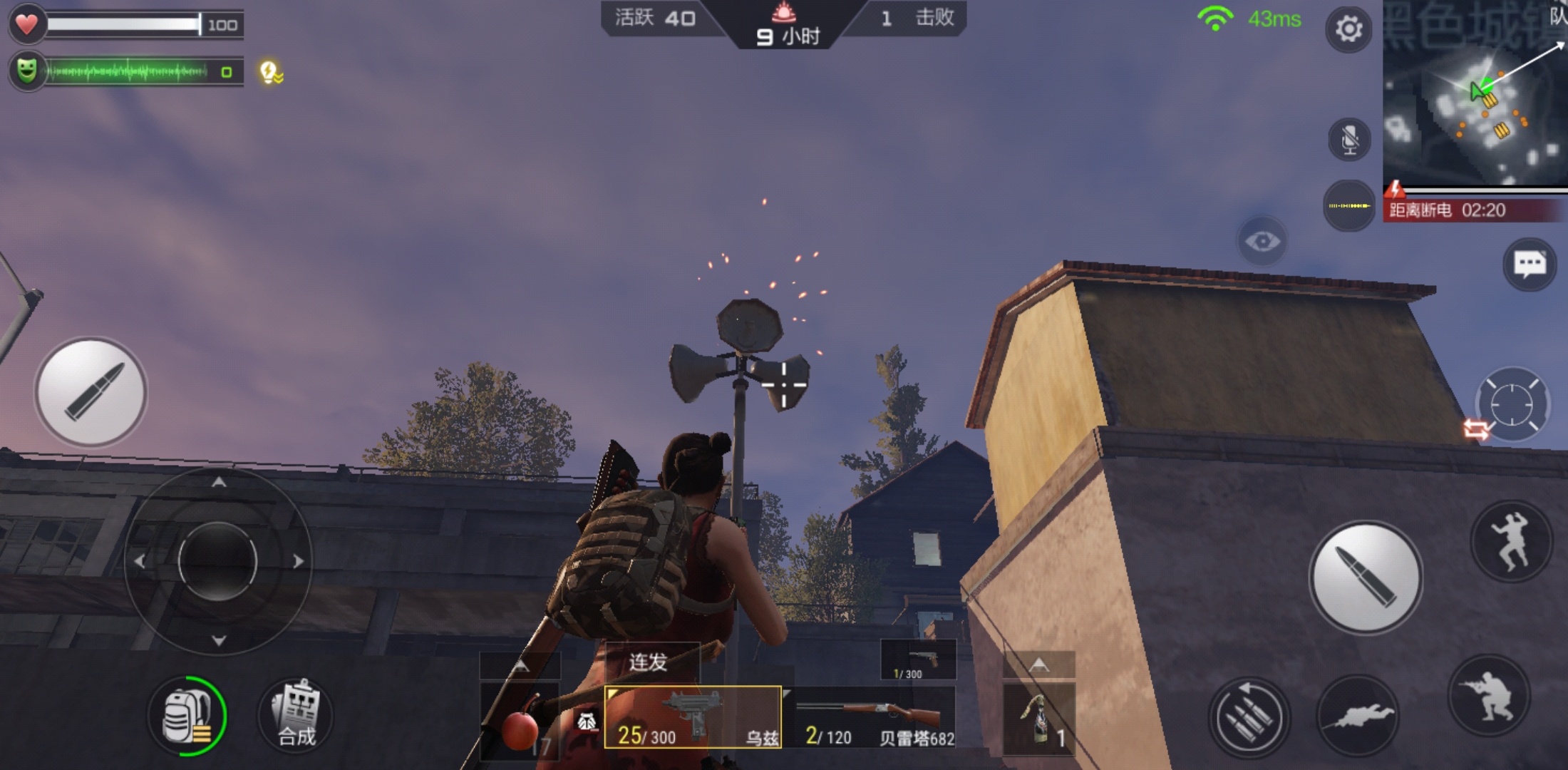Aim down sights with the scope button

(1511, 404)
